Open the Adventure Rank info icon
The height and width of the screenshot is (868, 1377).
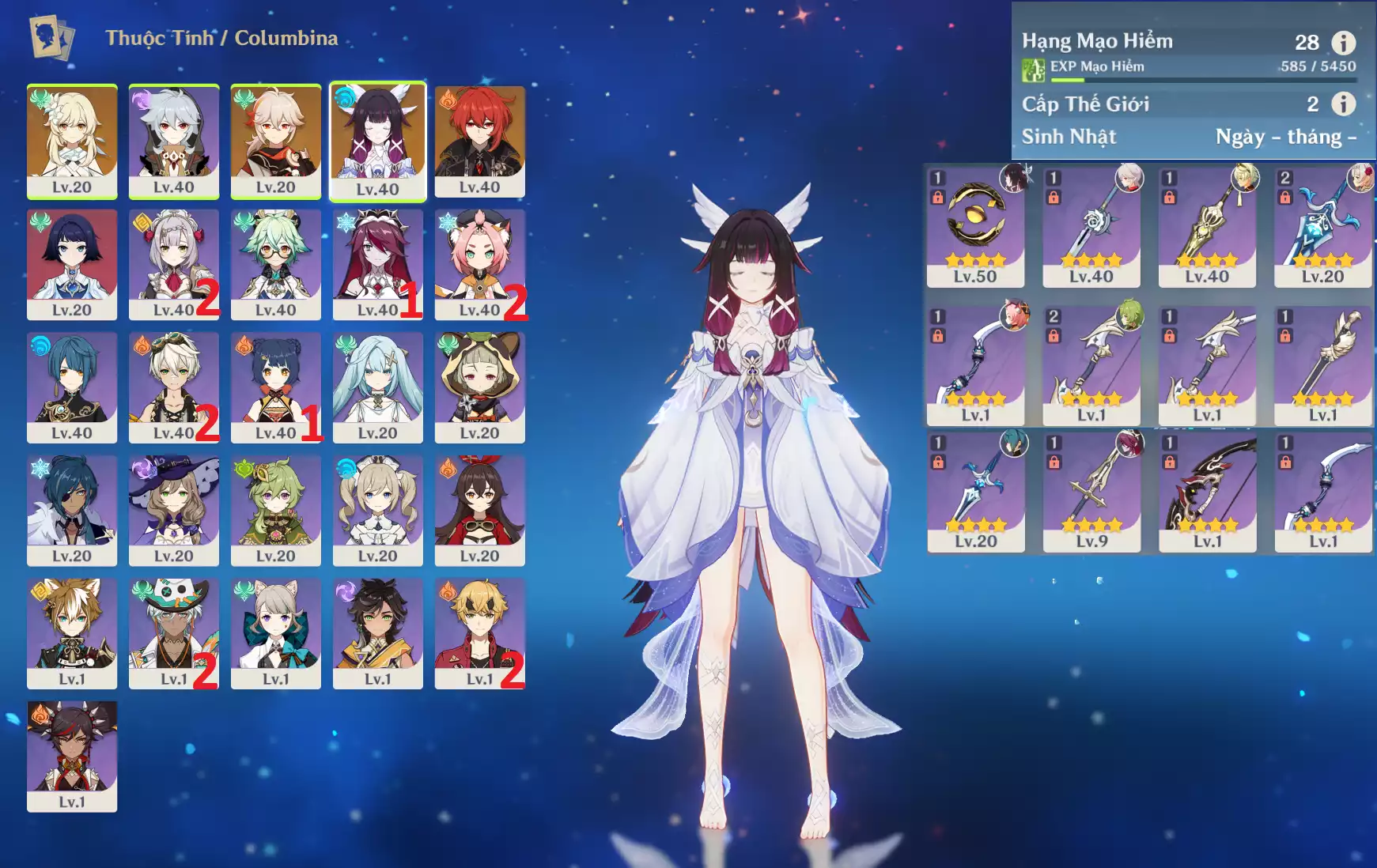coord(1343,43)
